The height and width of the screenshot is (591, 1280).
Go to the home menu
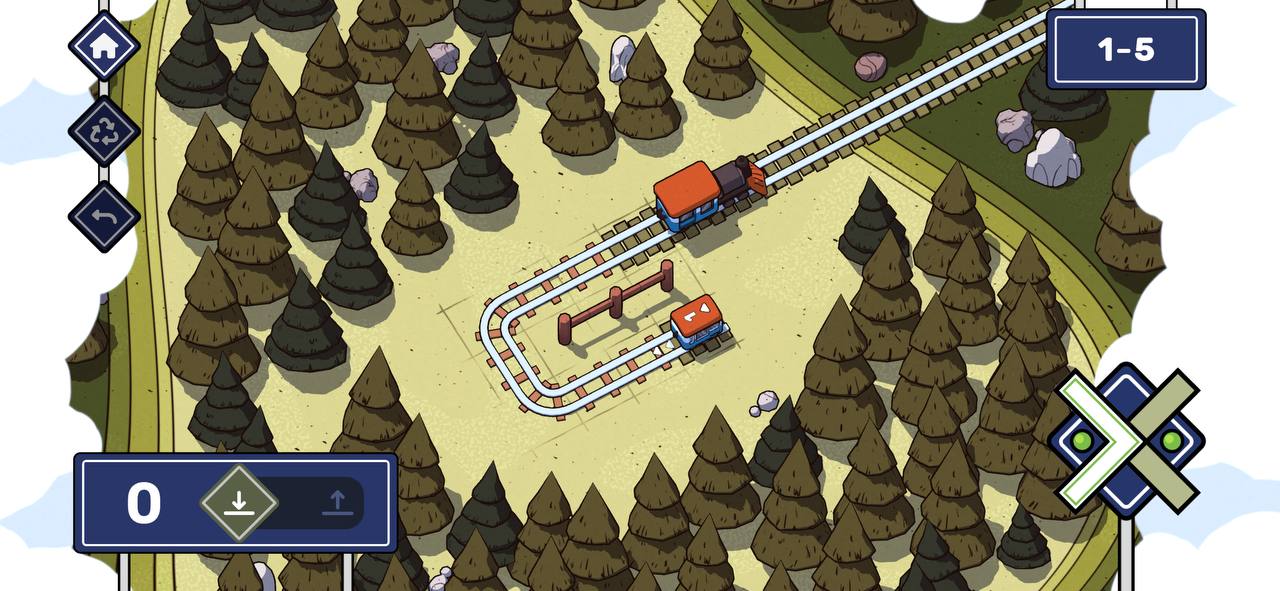(x=104, y=46)
